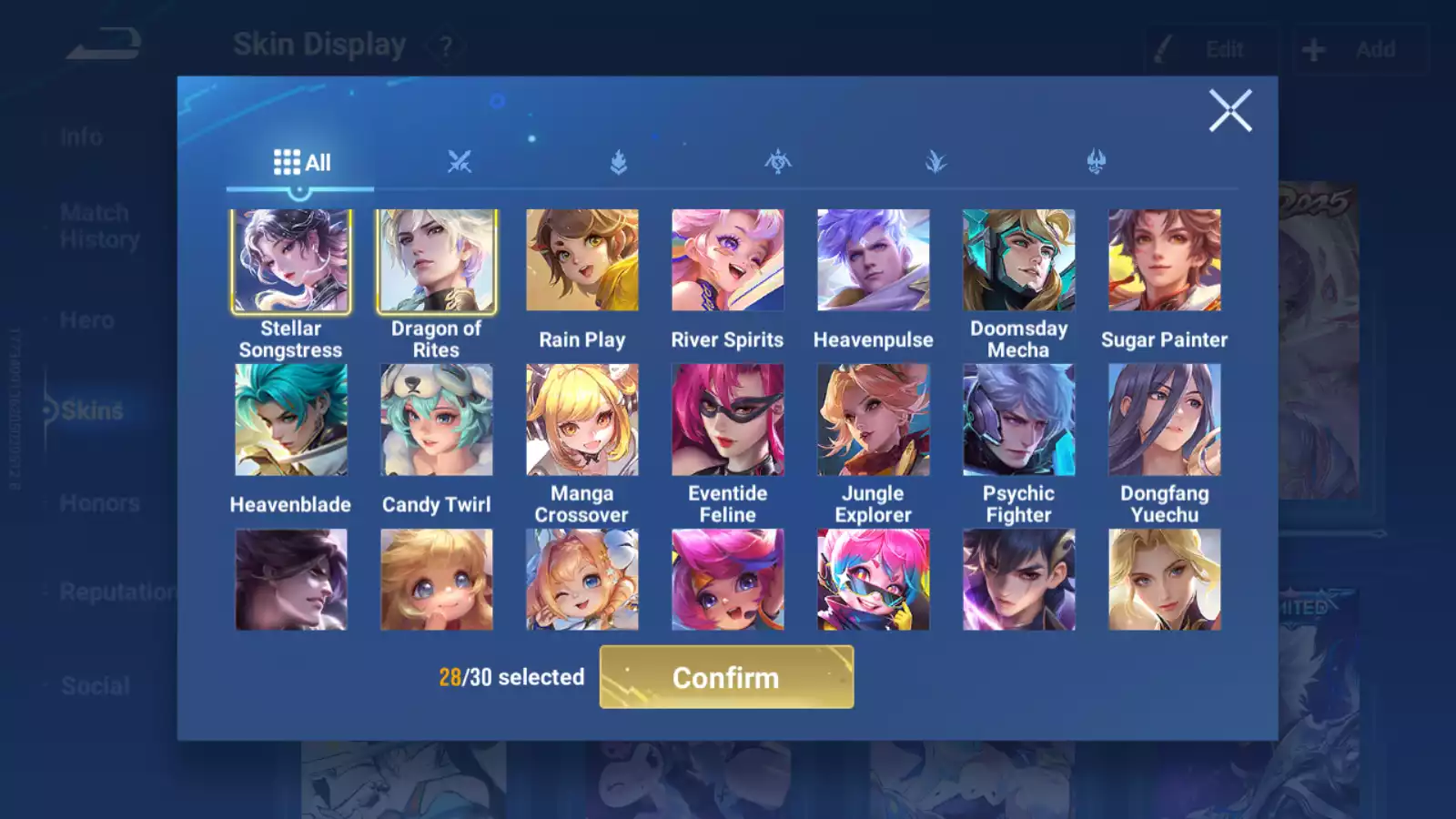Select the Heavenblade skin portrait
The height and width of the screenshot is (819, 1456).
click(290, 420)
